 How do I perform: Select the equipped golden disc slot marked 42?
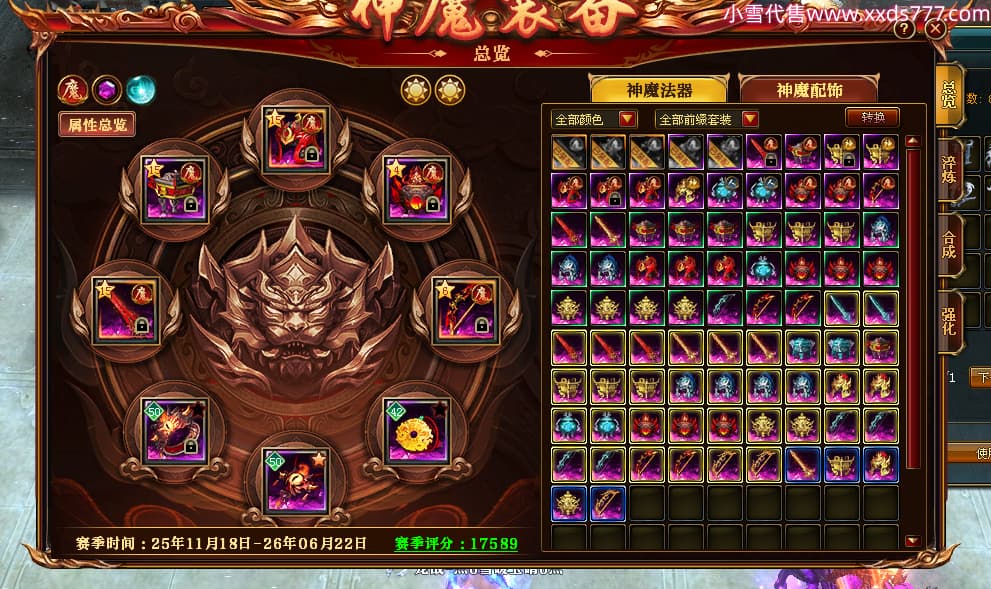(x=416, y=430)
